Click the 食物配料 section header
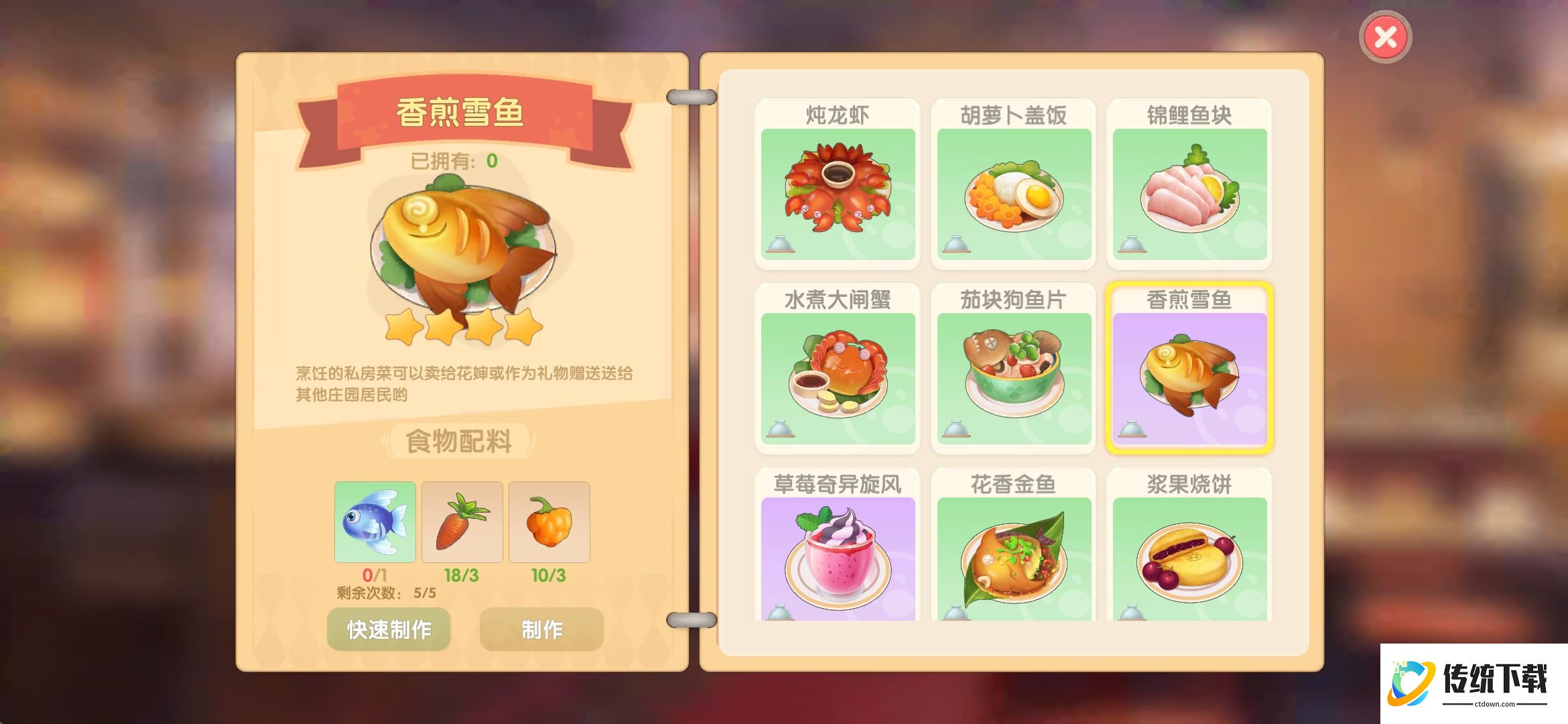This screenshot has width=1568, height=724. click(x=460, y=440)
